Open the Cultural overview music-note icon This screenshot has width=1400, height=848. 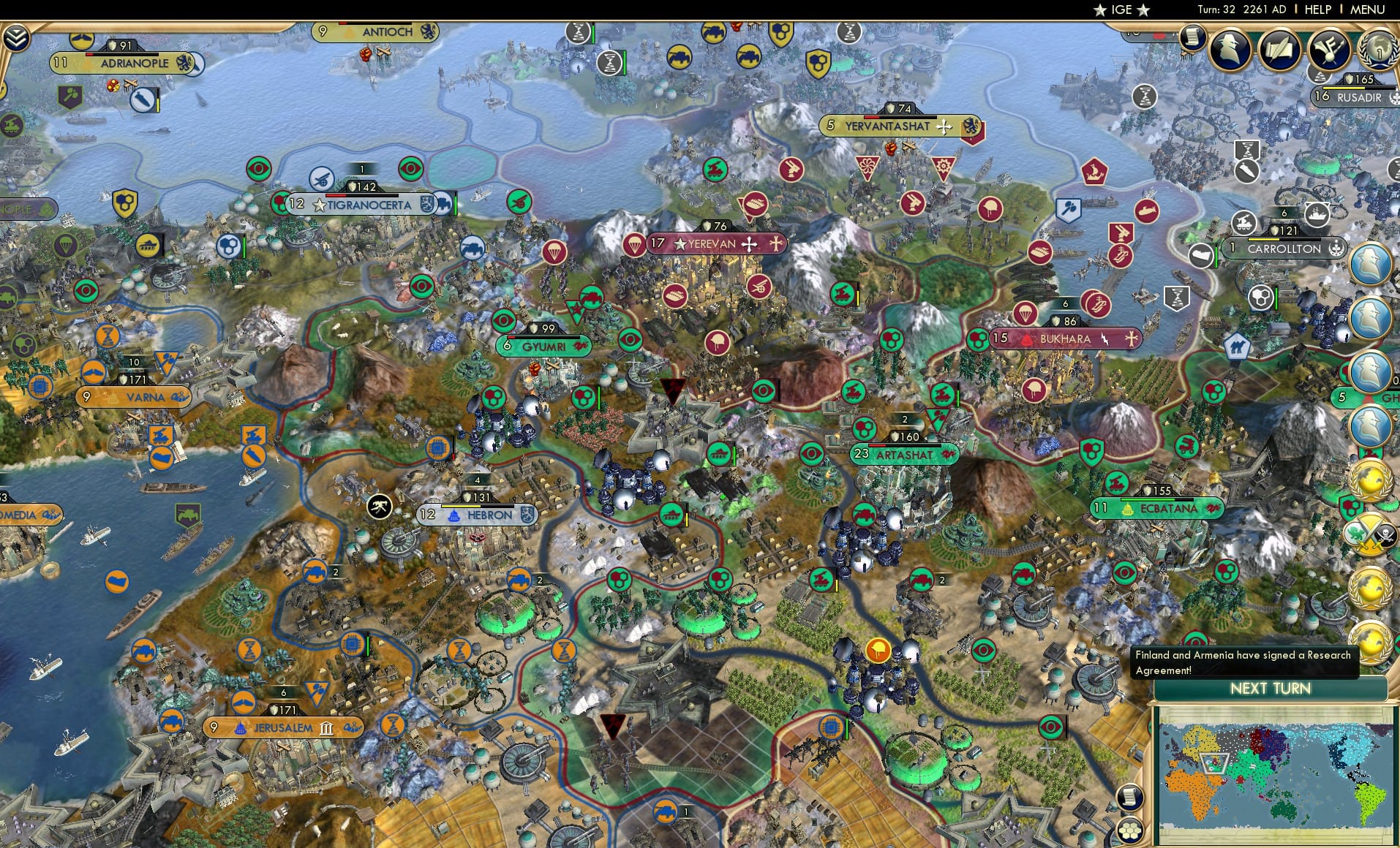click(x=1329, y=48)
